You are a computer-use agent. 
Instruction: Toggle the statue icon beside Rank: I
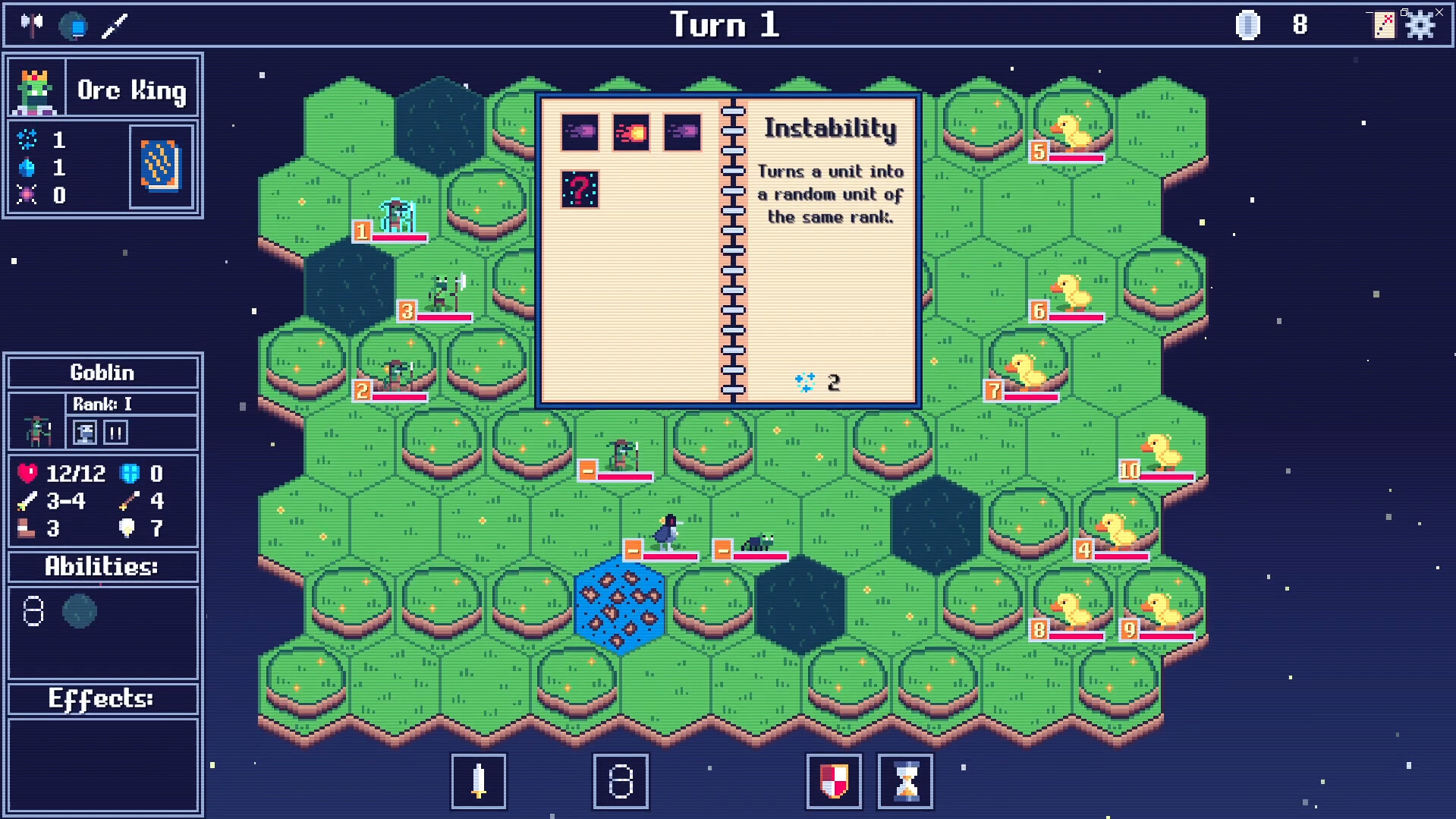coord(86,433)
